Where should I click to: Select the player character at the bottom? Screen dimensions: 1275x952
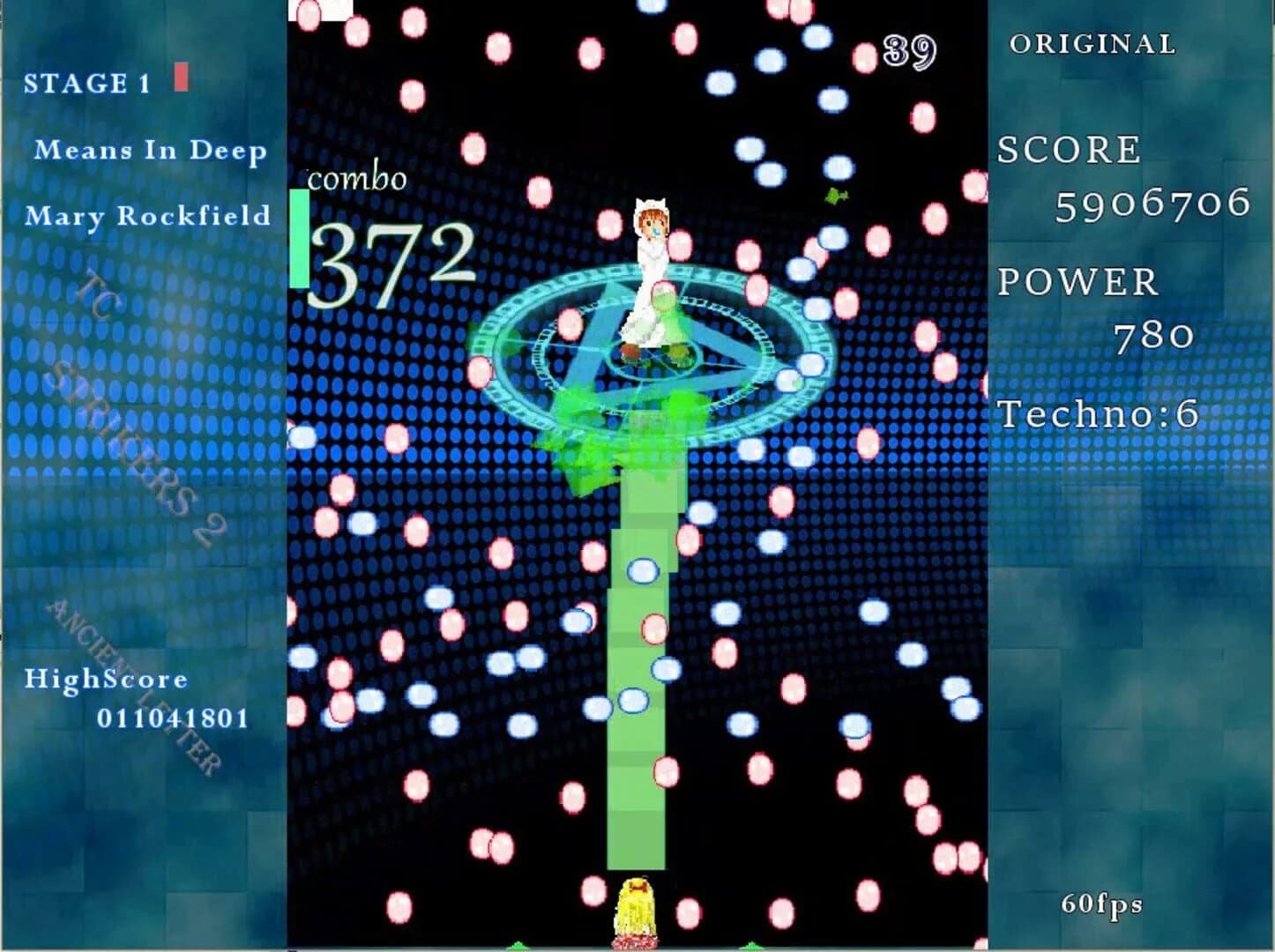pyautogui.click(x=637, y=908)
